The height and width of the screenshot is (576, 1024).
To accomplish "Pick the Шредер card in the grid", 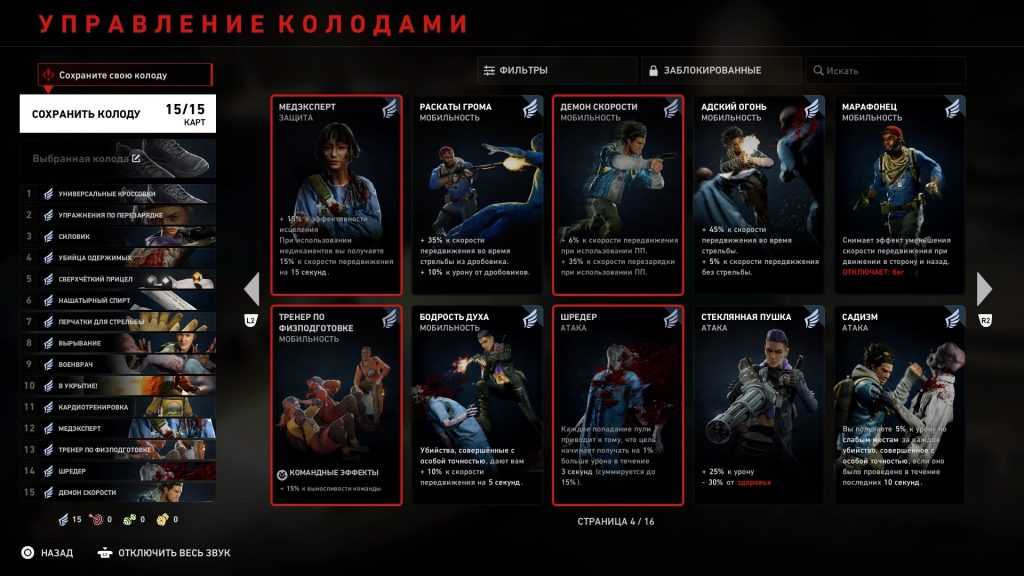I will click(x=617, y=405).
